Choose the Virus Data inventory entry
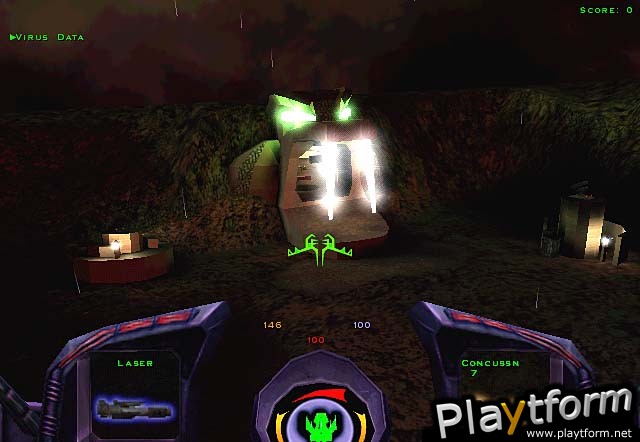The image size is (640, 442). coord(47,37)
